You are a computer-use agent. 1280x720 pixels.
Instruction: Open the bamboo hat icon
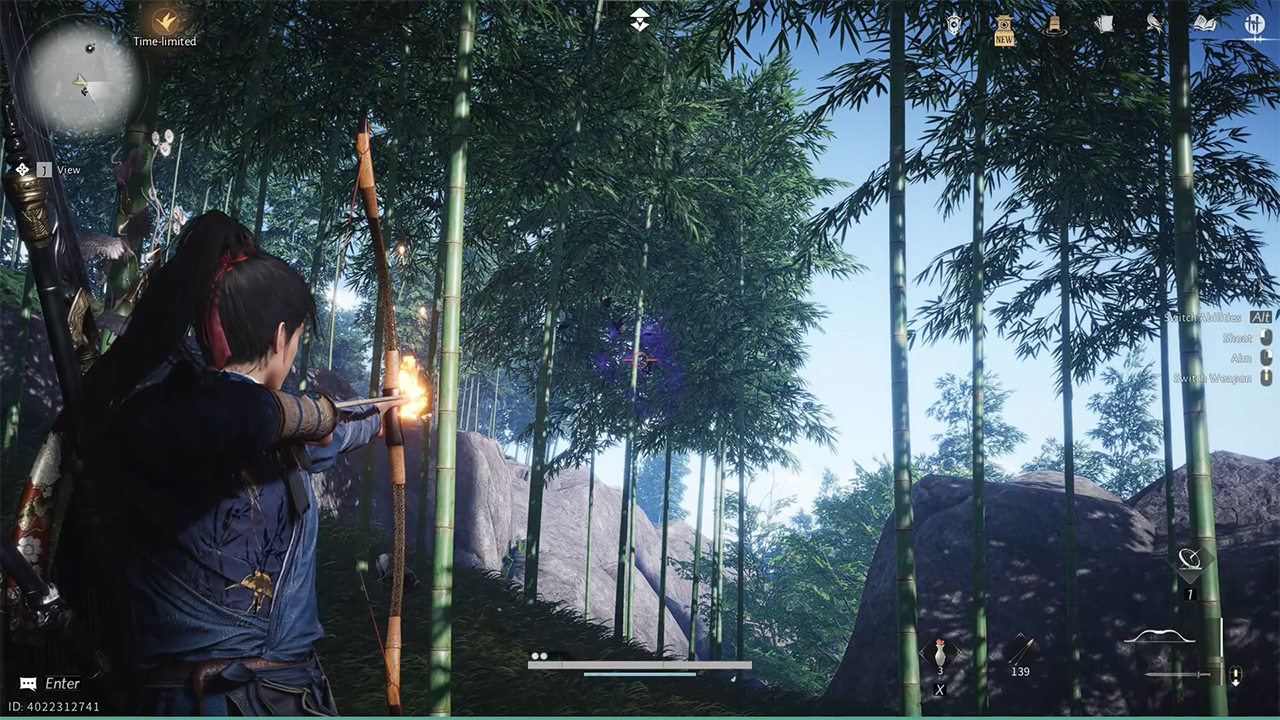(x=1054, y=25)
